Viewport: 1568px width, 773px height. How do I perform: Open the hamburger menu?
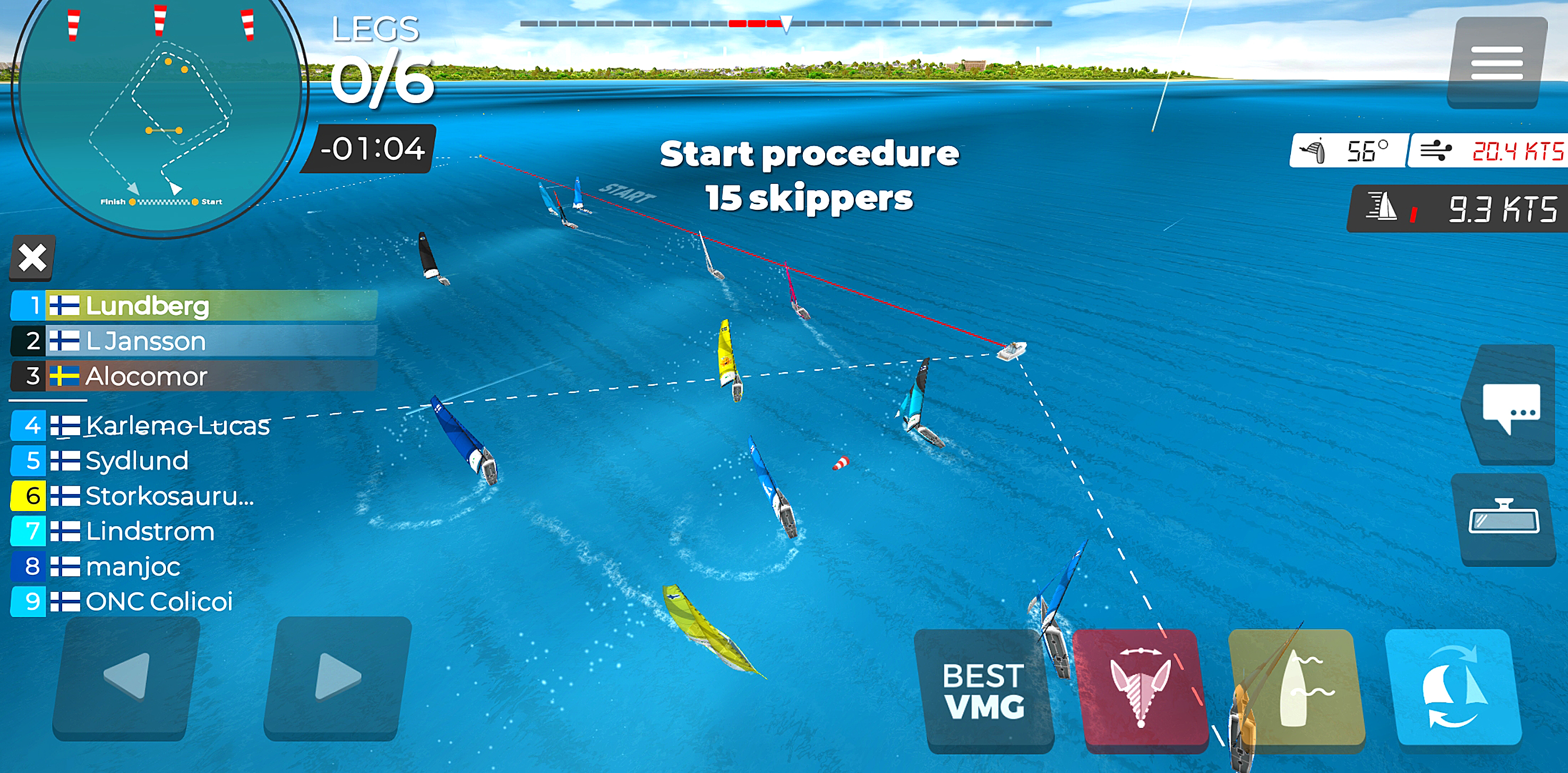pos(1496,62)
